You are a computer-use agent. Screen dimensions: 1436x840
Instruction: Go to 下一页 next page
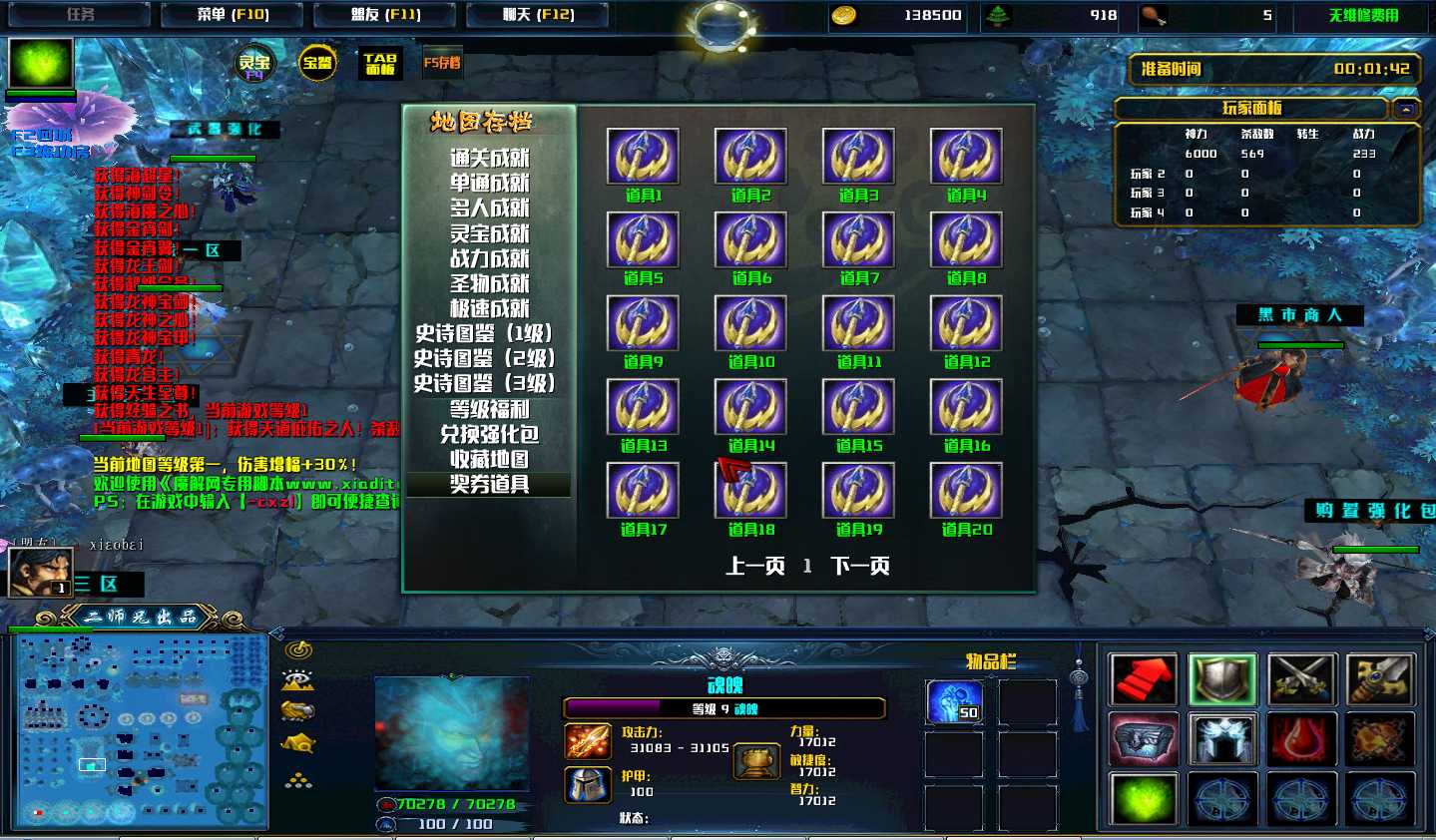(x=860, y=567)
